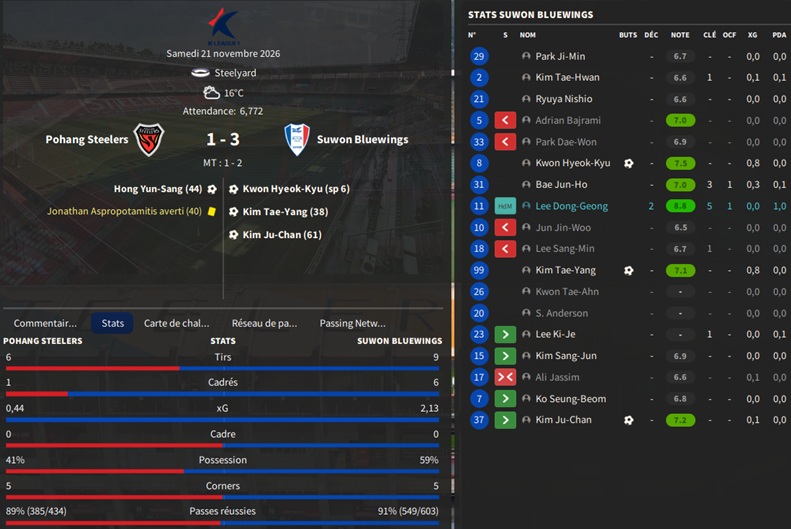Select the Stats tab

pyautogui.click(x=113, y=323)
